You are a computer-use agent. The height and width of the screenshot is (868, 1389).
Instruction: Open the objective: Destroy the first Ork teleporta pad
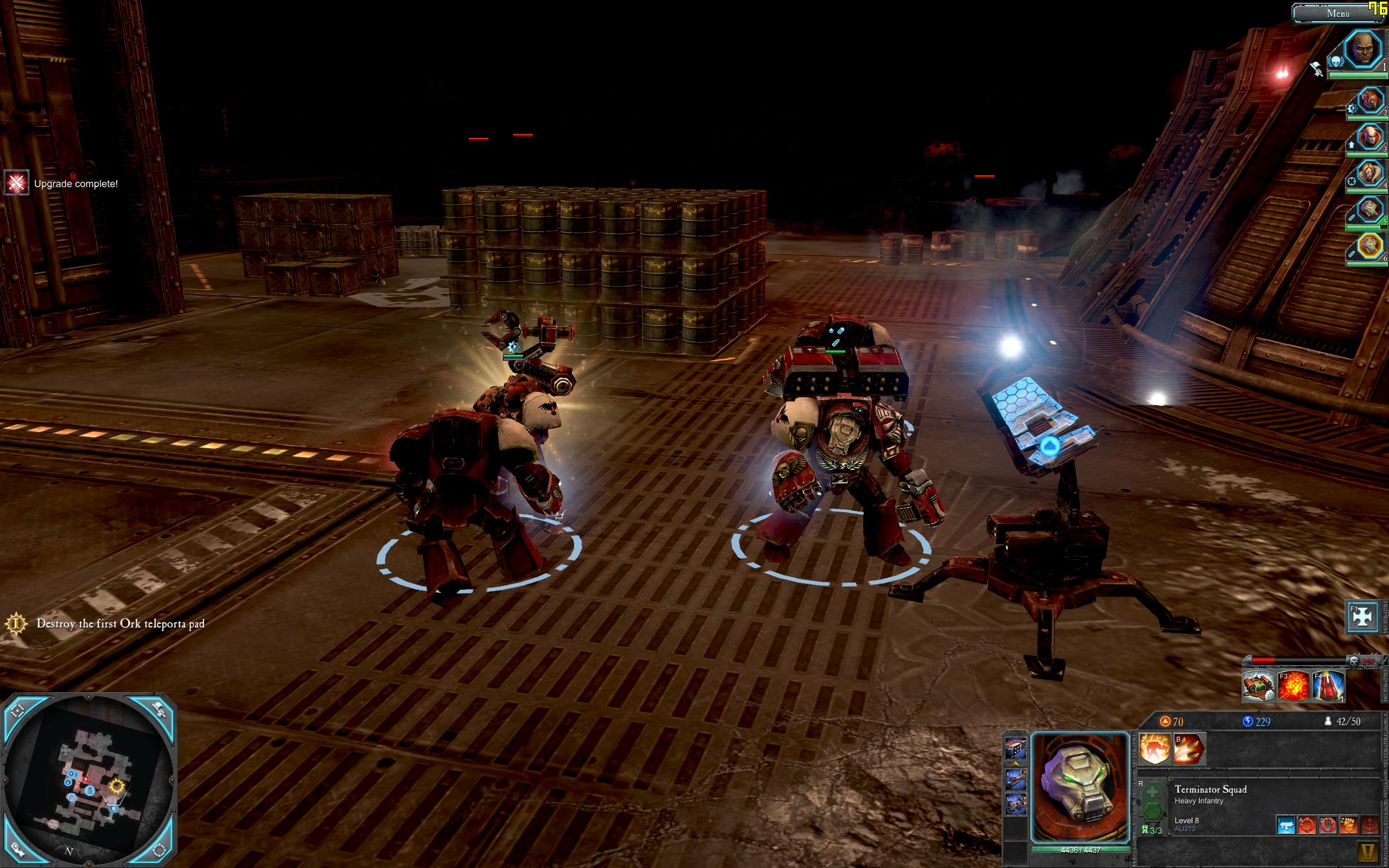pos(120,623)
